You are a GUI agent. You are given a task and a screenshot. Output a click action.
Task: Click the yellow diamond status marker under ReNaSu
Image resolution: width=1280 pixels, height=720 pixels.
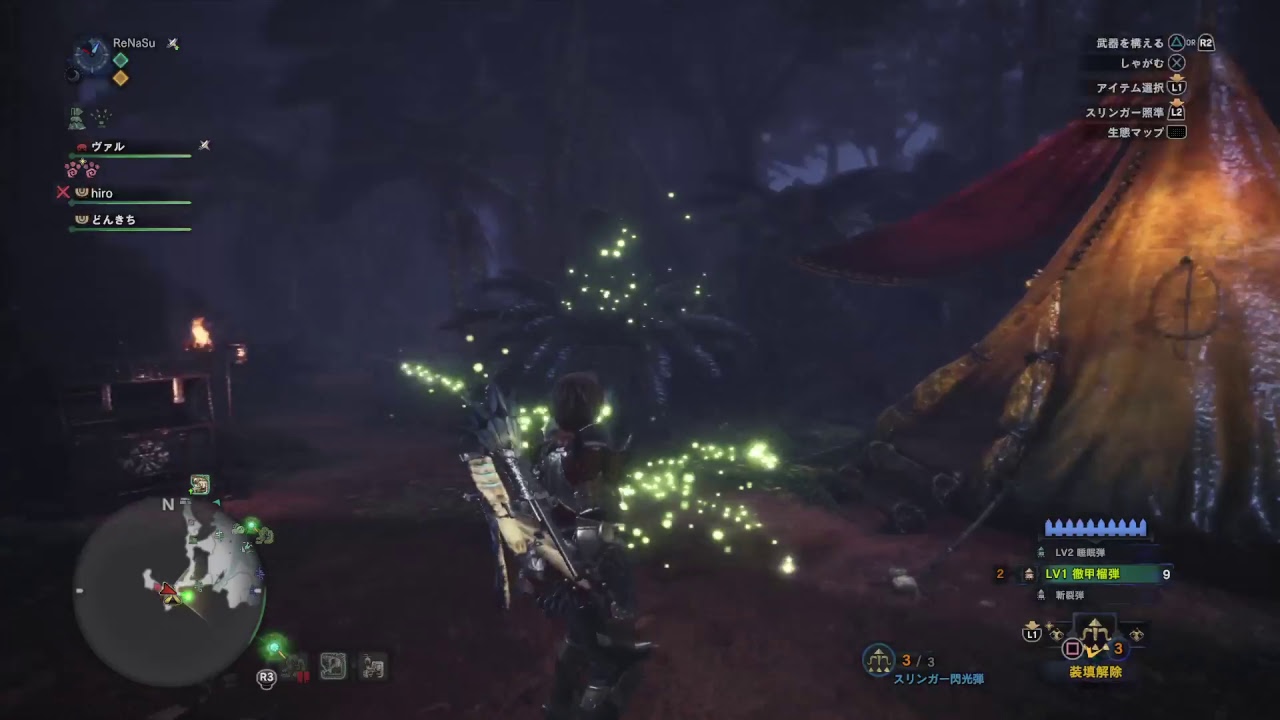119,77
